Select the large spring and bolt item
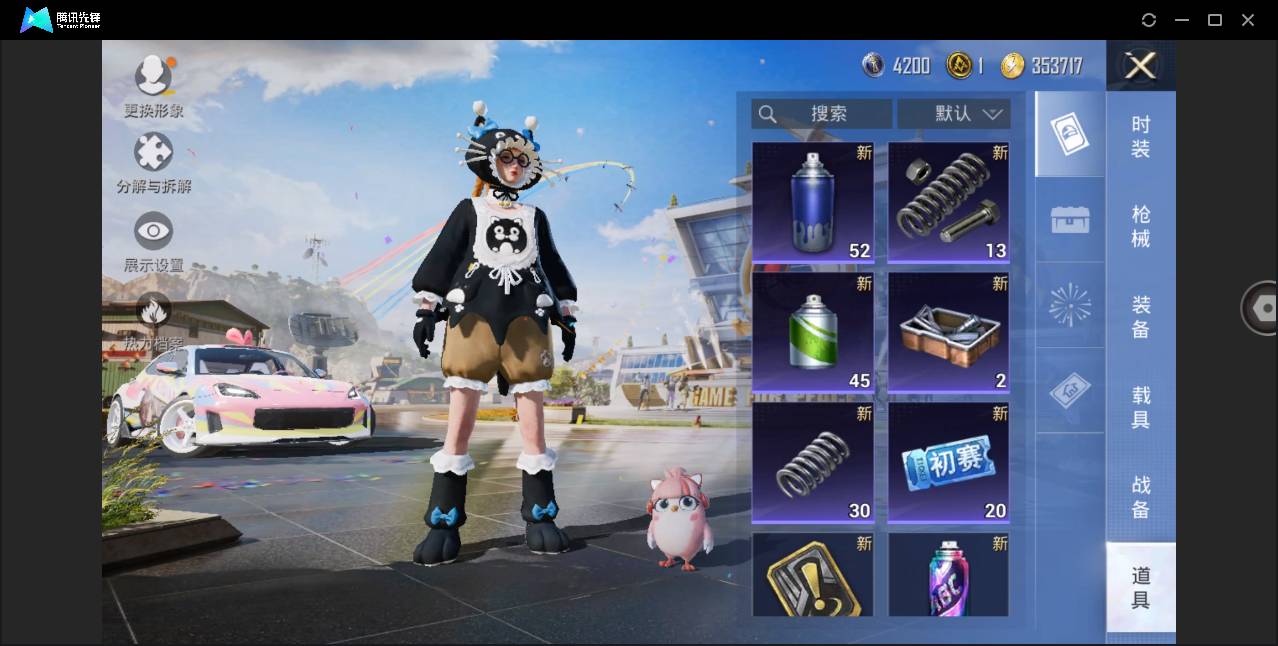1278x646 pixels. [x=948, y=202]
